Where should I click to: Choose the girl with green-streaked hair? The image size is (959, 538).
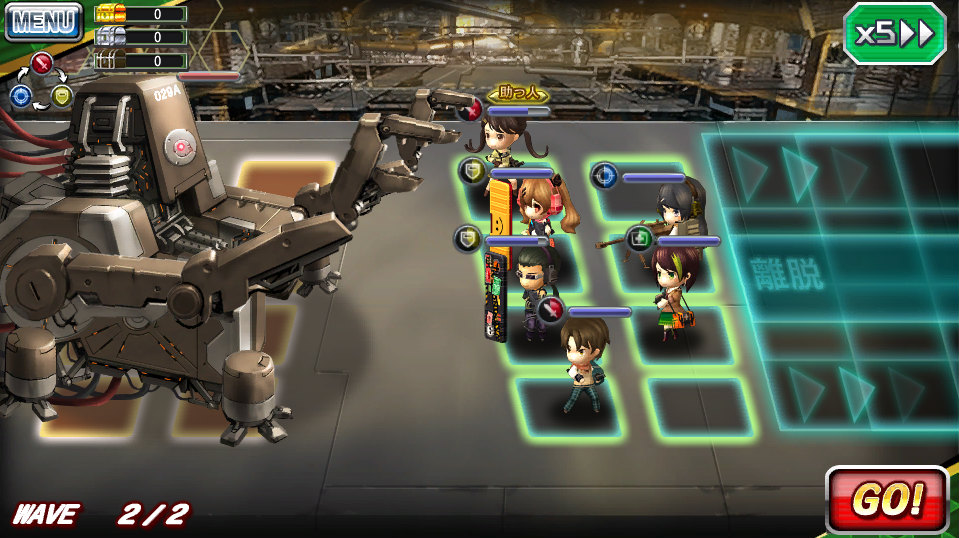[669, 283]
